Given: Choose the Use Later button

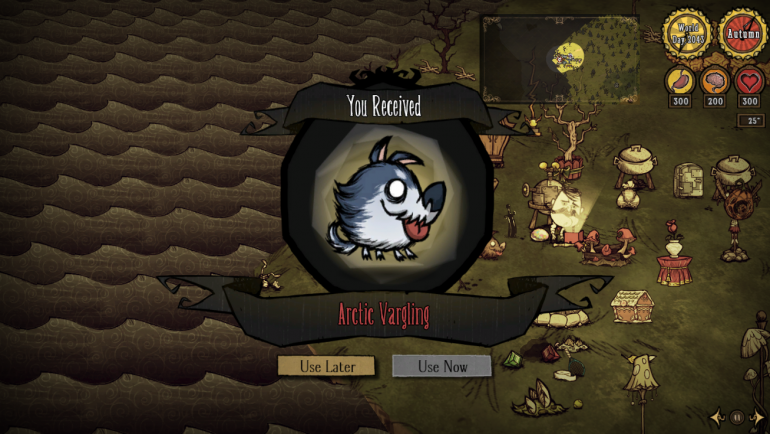Looking at the screenshot, I should tap(326, 366).
